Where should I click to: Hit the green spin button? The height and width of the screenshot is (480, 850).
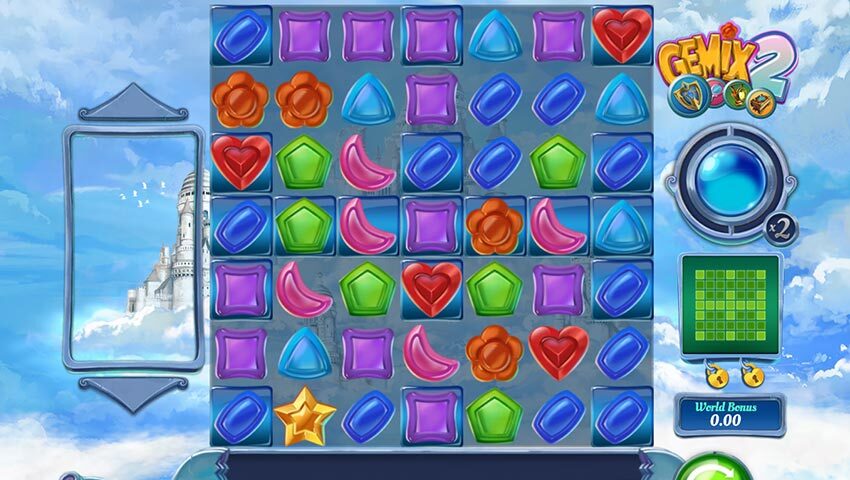(712, 470)
